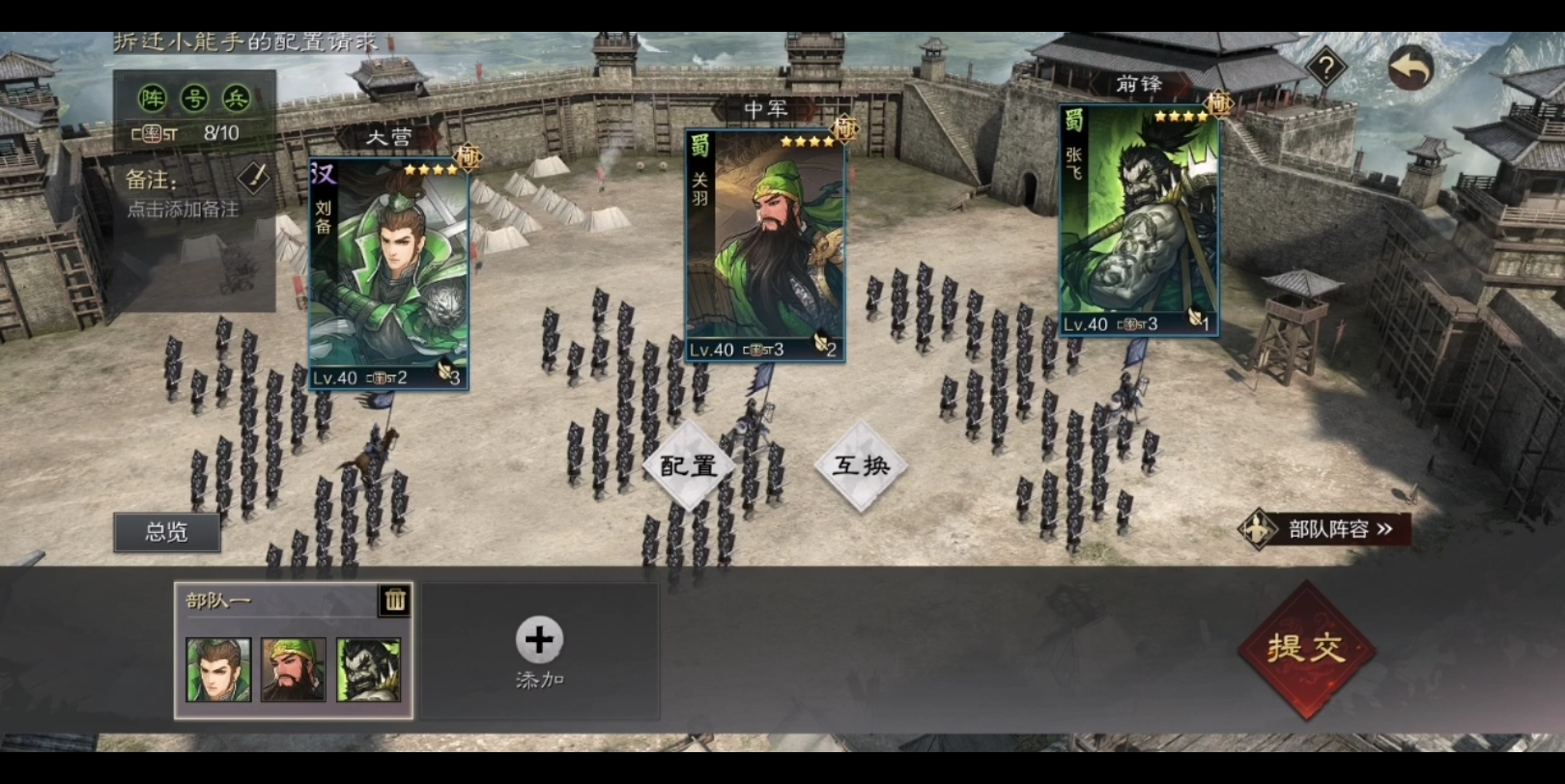Delete 部队一 using the trash icon

[395, 601]
